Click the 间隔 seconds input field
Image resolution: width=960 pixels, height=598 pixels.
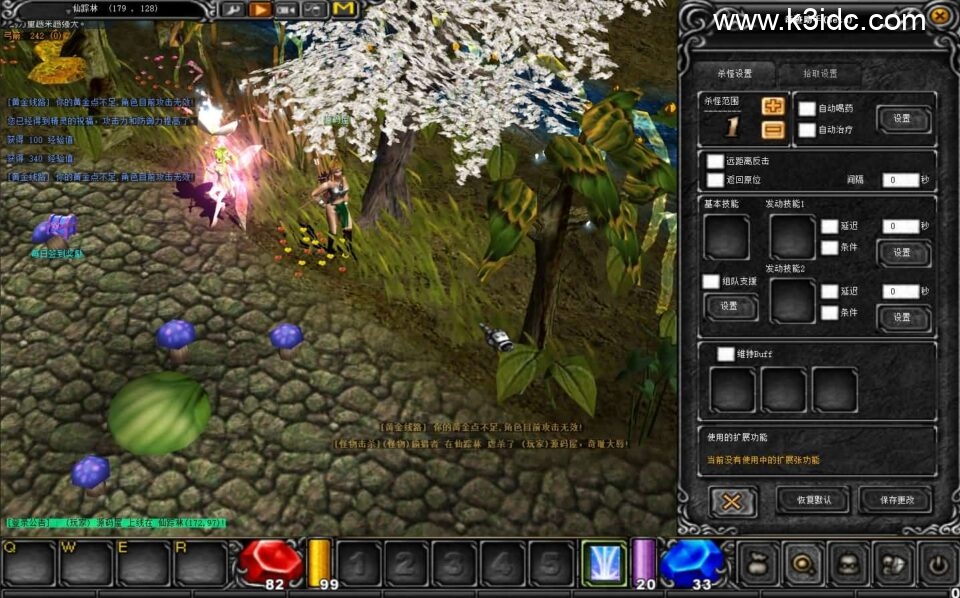pos(900,180)
